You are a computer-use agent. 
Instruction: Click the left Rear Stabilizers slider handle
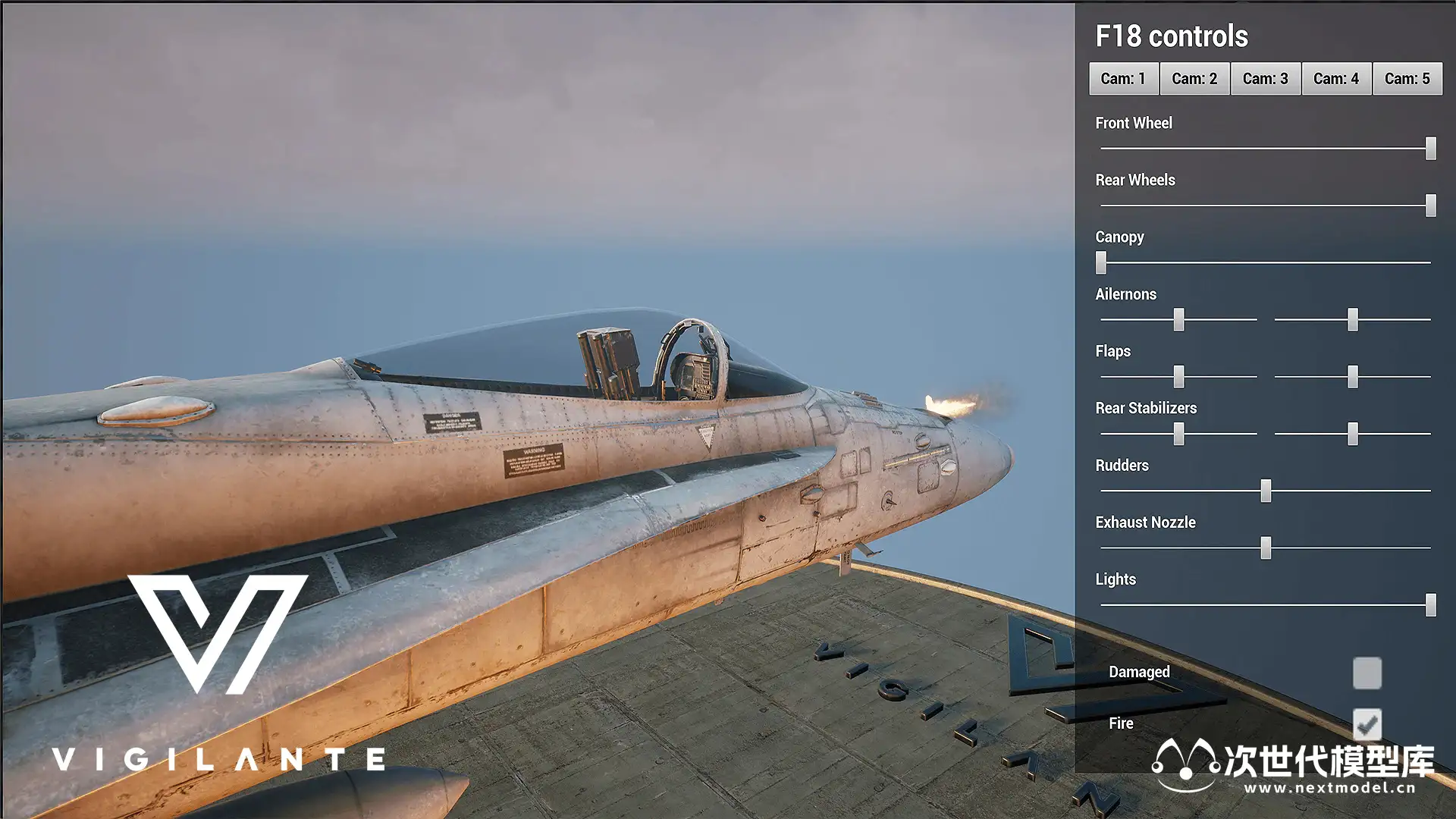coord(1178,434)
